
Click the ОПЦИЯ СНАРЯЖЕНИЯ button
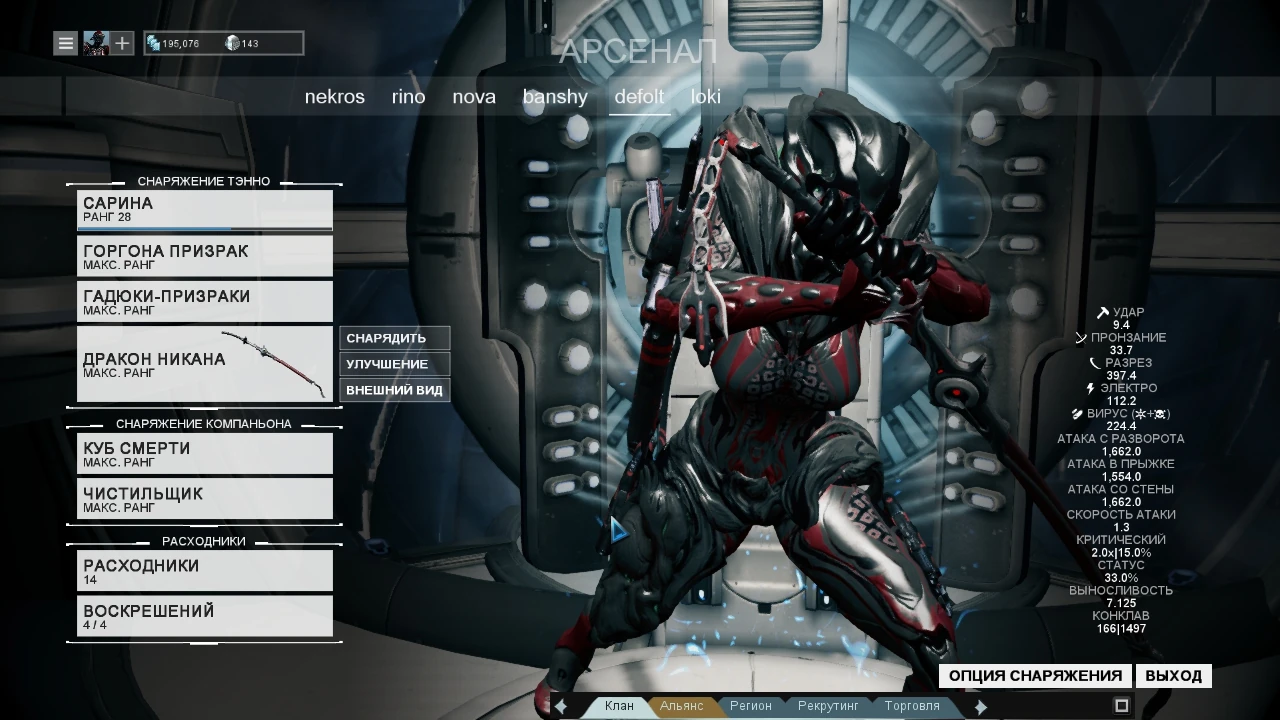[x=1035, y=676]
